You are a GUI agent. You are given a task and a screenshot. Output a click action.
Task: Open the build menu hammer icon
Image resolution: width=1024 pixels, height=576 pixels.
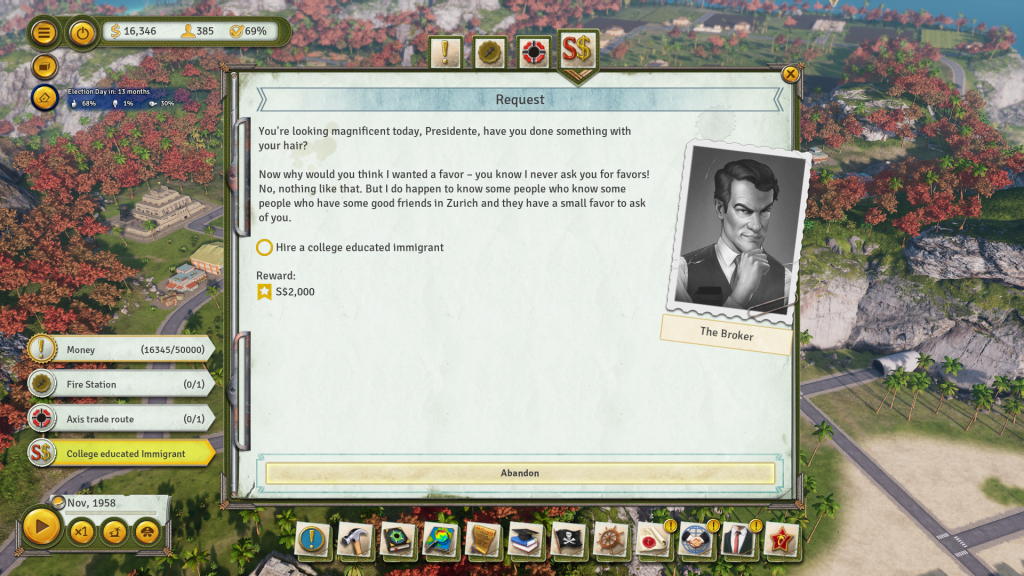[355, 540]
